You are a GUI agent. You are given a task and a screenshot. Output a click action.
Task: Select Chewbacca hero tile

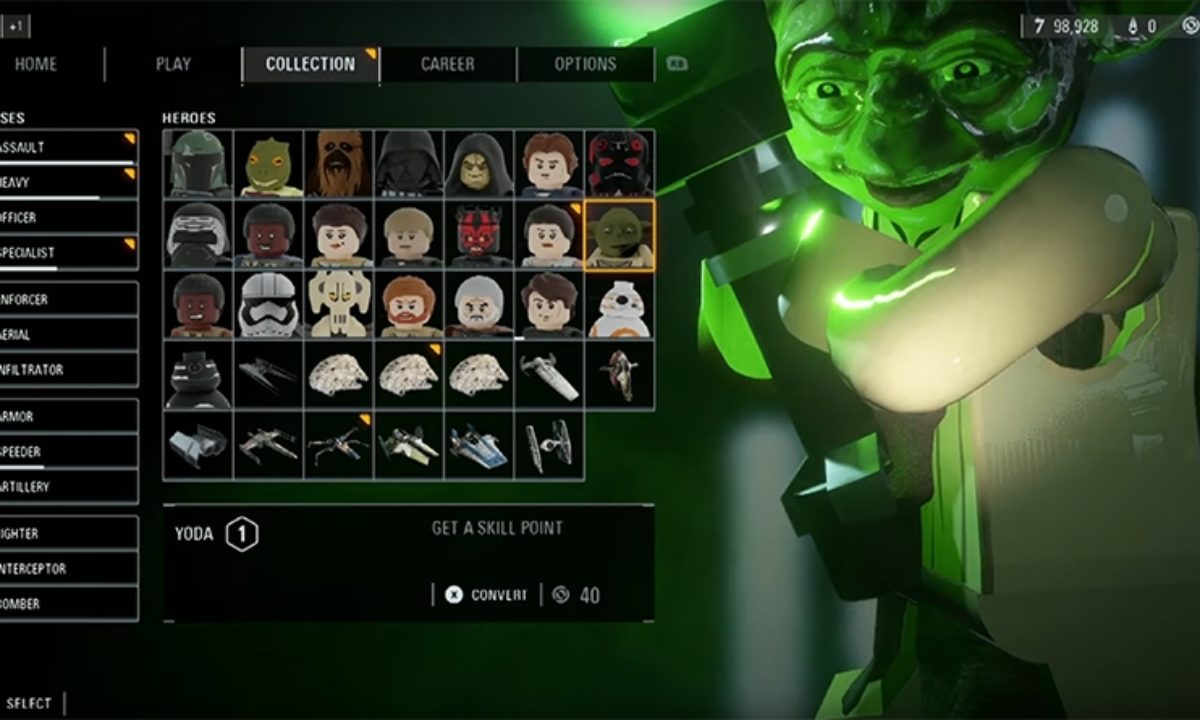(339, 164)
